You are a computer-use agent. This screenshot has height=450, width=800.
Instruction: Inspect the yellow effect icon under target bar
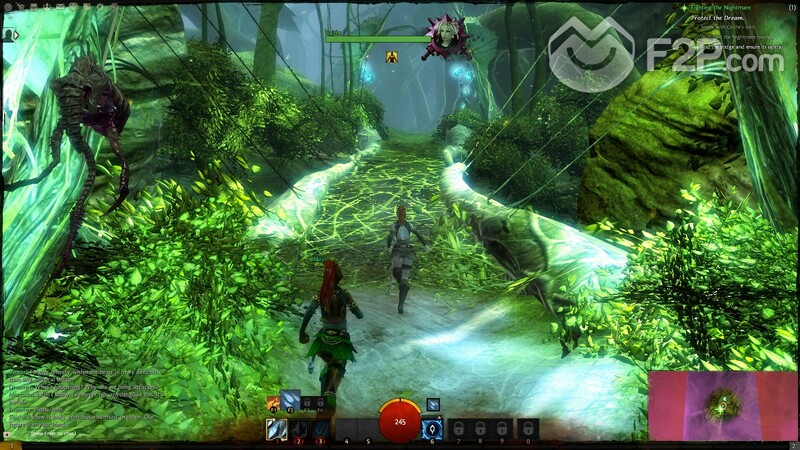392,57
